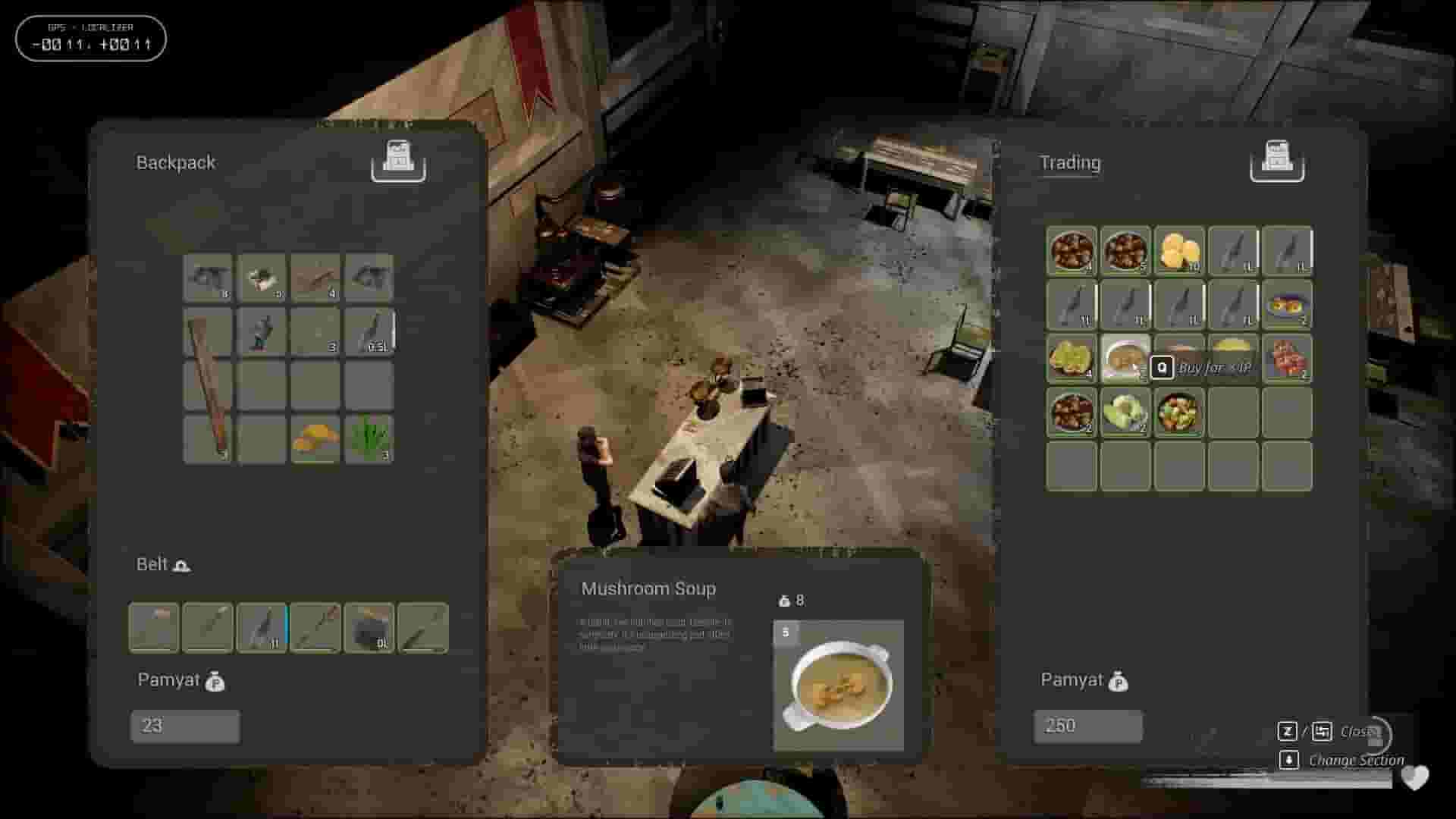Image resolution: width=1456 pixels, height=819 pixels.
Task: Pick the fried eggs plate from the trader
Action: (1288, 305)
